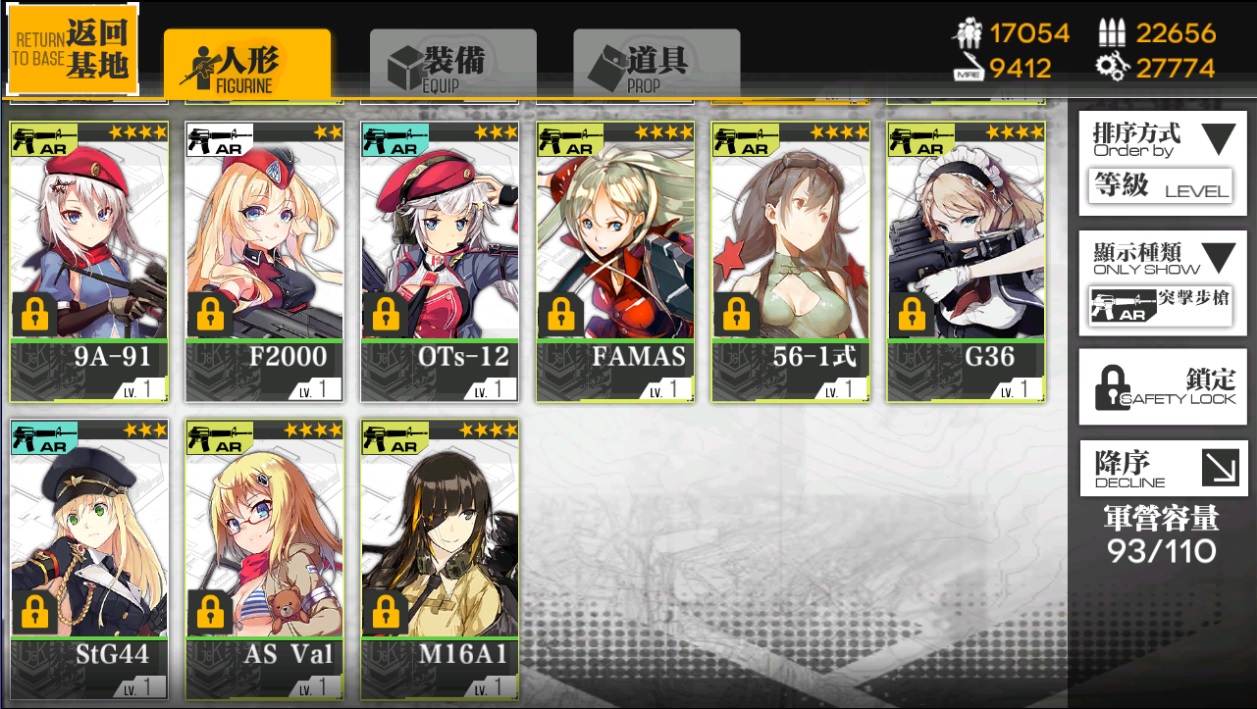This screenshot has width=1257, height=709.
Task: Choose the F2000 doll card
Action: click(x=265, y=261)
